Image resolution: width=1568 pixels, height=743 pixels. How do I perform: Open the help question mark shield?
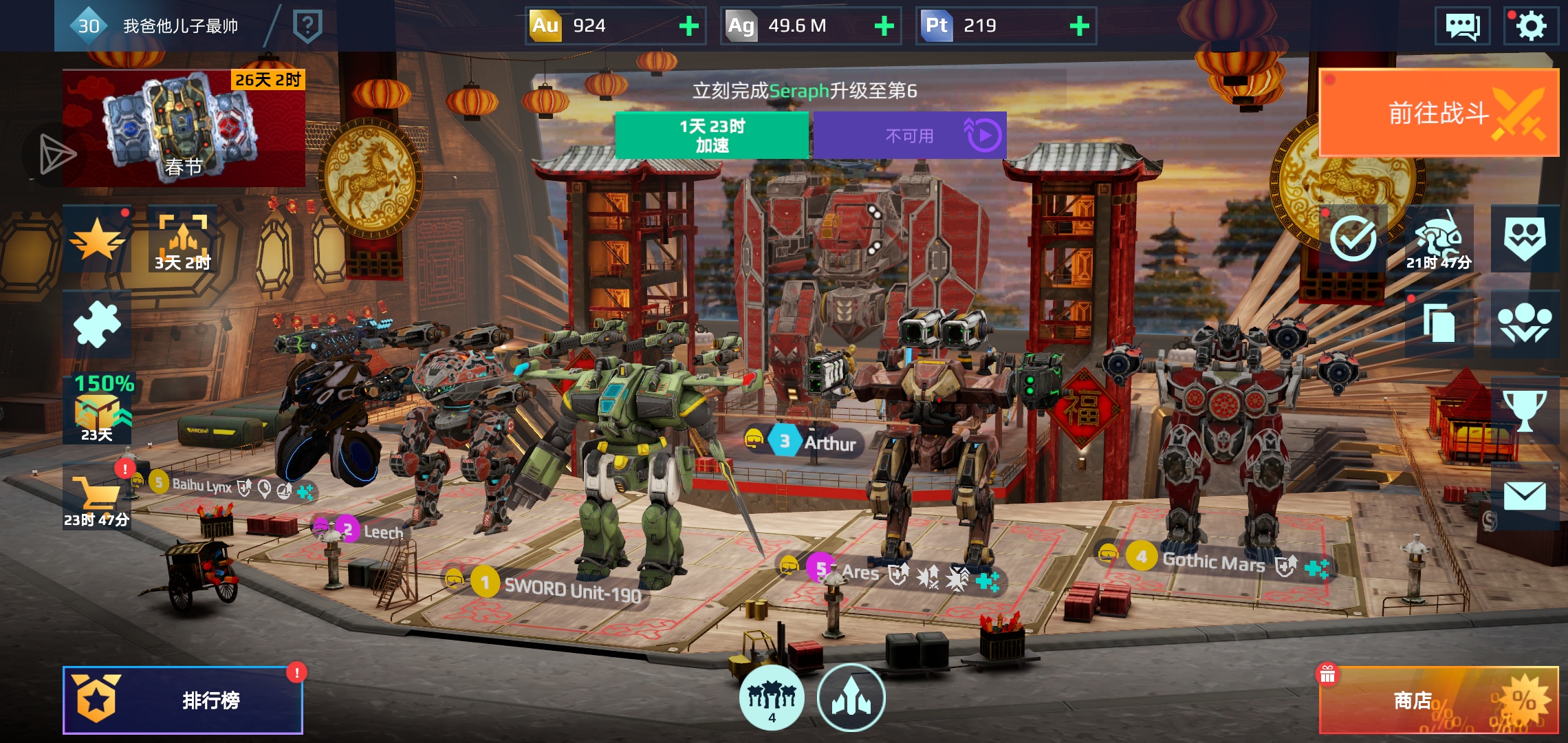(x=307, y=26)
